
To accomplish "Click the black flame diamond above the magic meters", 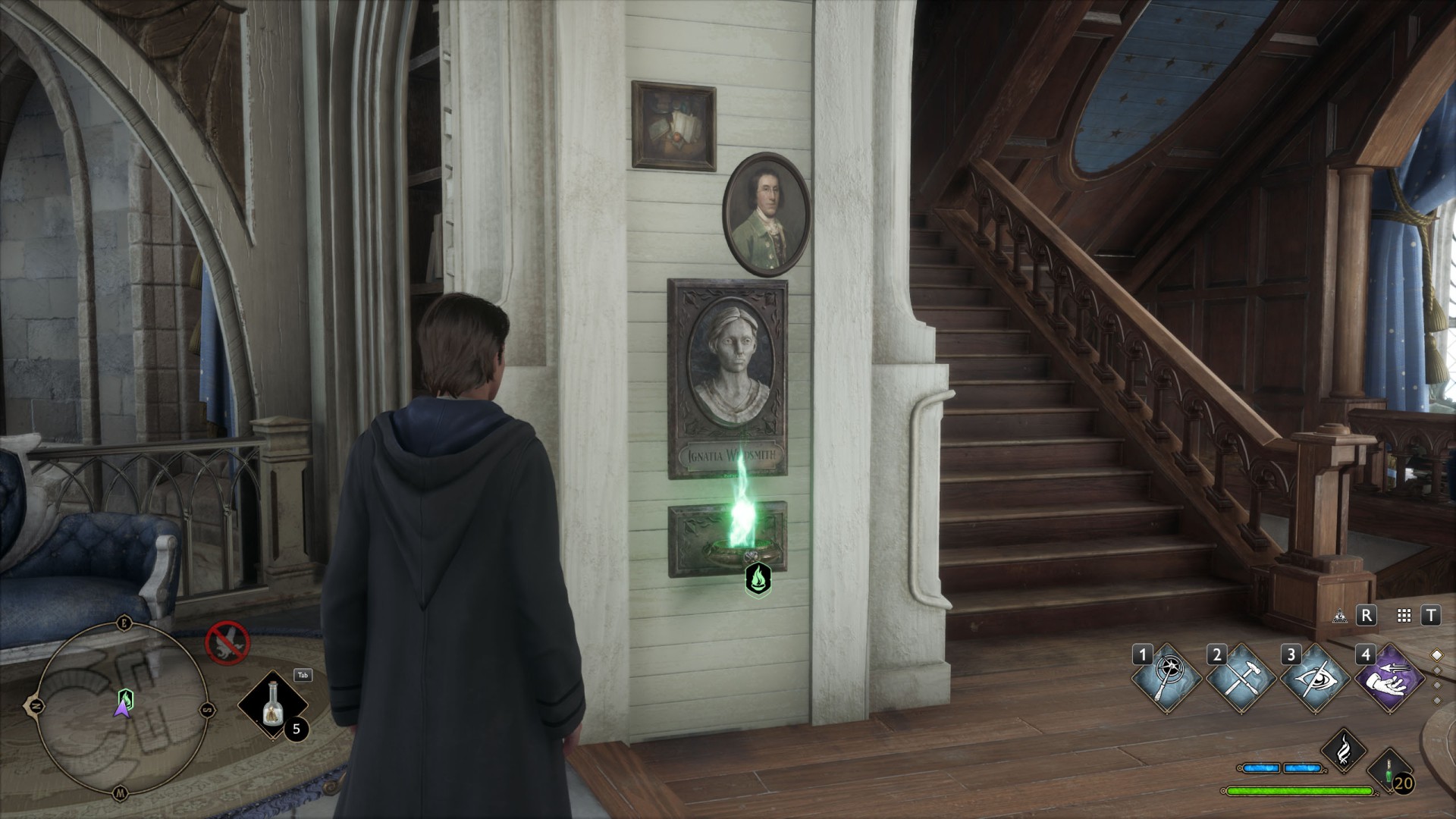I will coord(1343,752).
